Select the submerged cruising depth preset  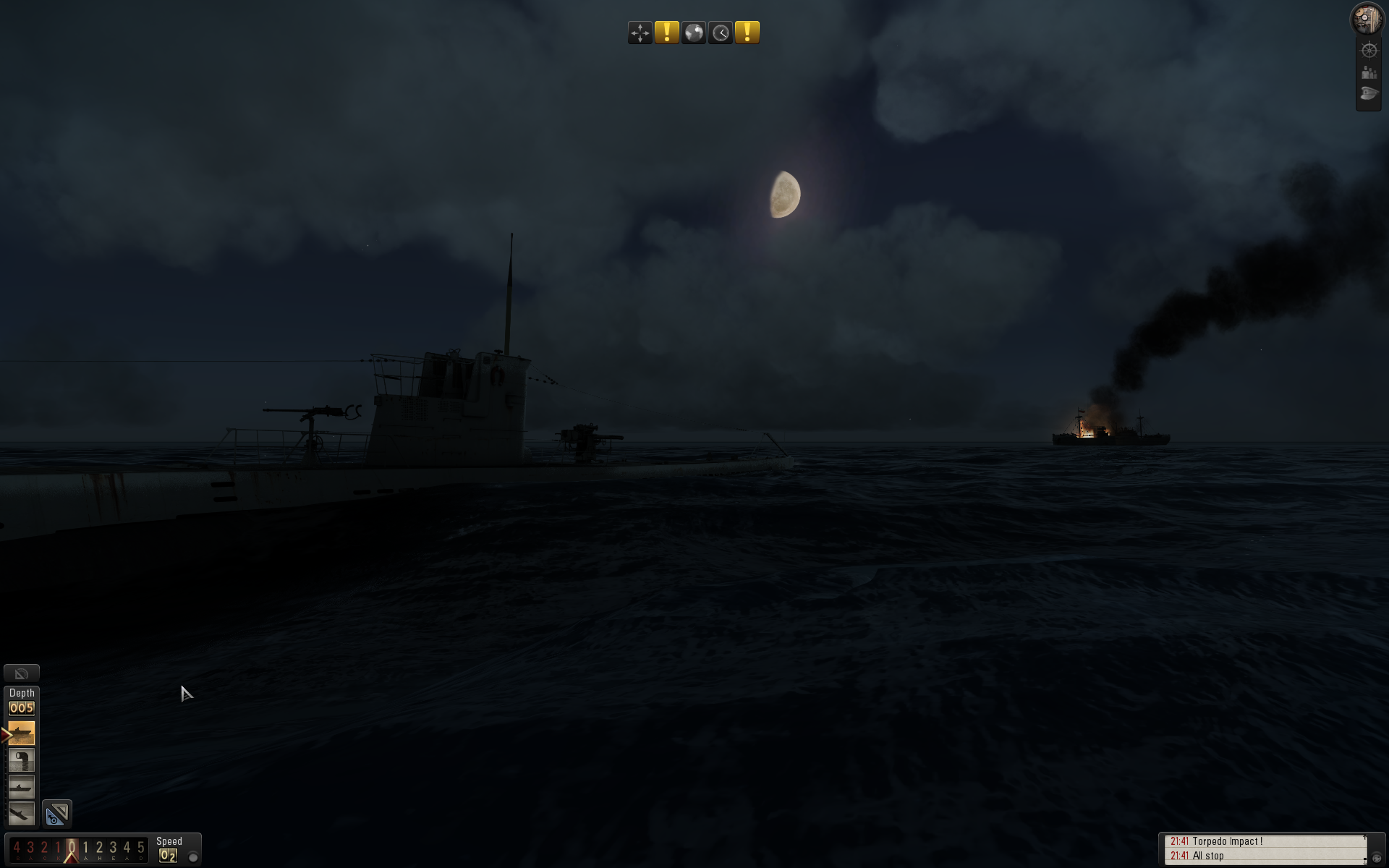(22, 787)
